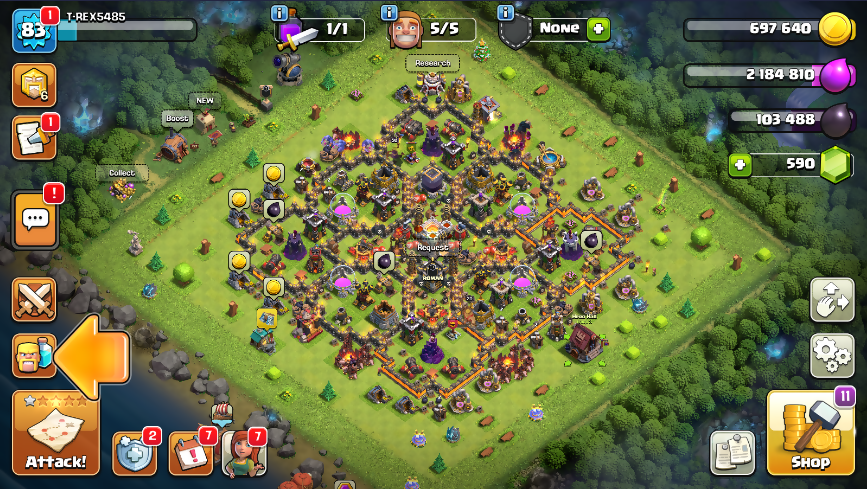This screenshot has height=489, width=867.
Task: Tap the Research bubble
Action: 433,63
